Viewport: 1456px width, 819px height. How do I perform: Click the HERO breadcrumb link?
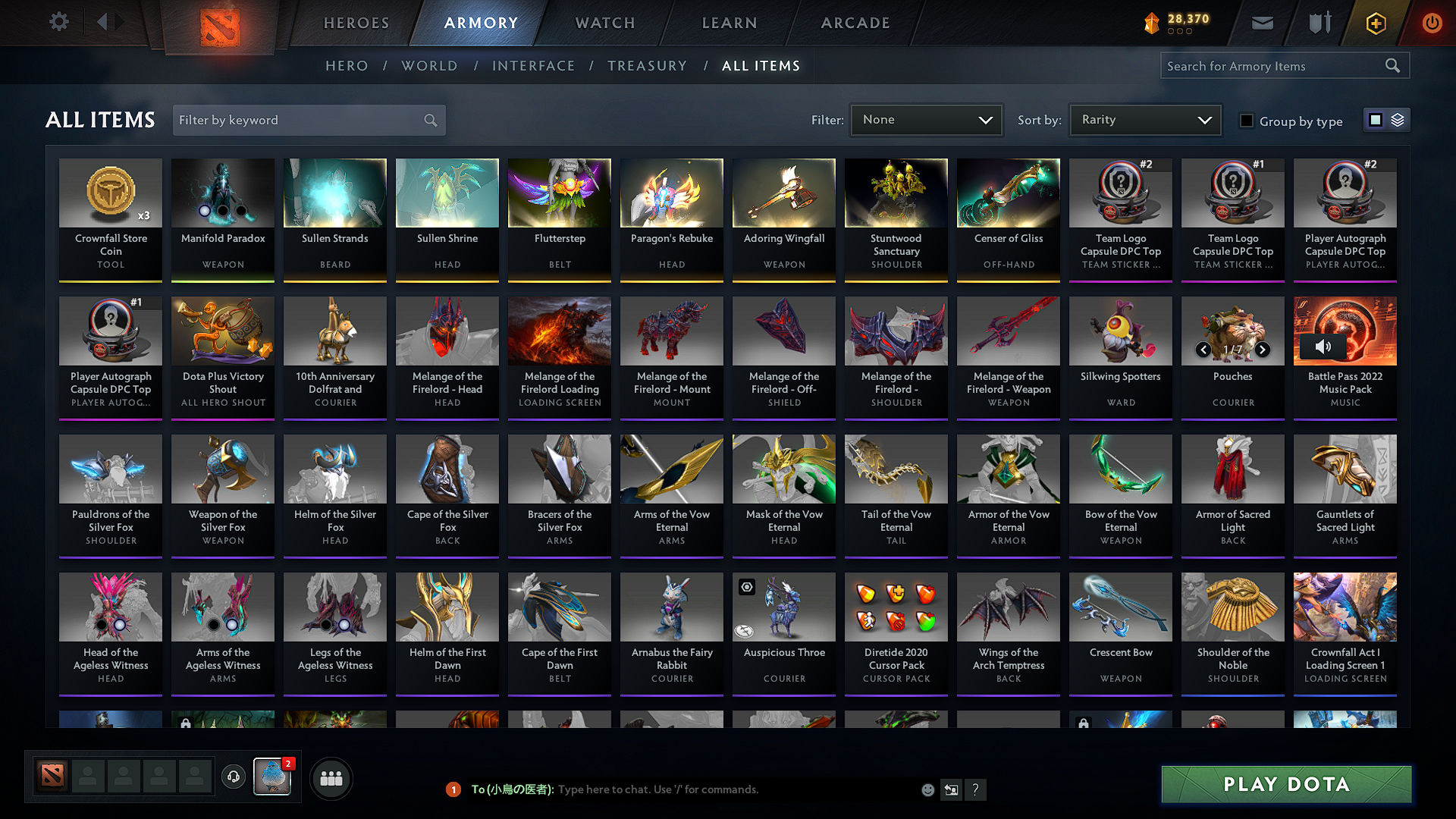tap(347, 66)
